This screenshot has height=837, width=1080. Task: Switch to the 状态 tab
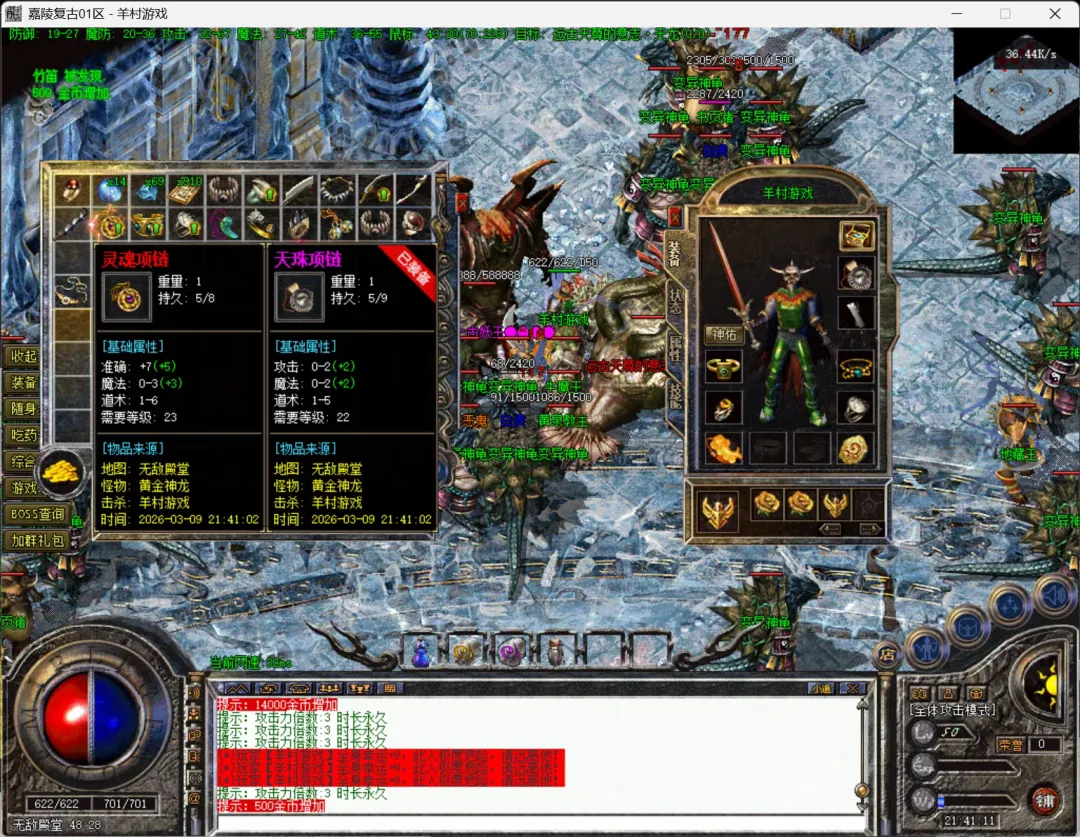(x=676, y=299)
